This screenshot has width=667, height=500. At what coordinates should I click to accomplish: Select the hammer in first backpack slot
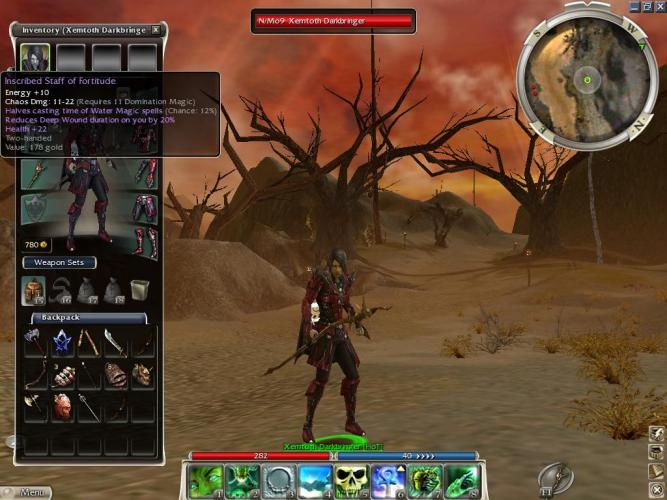tap(36, 343)
